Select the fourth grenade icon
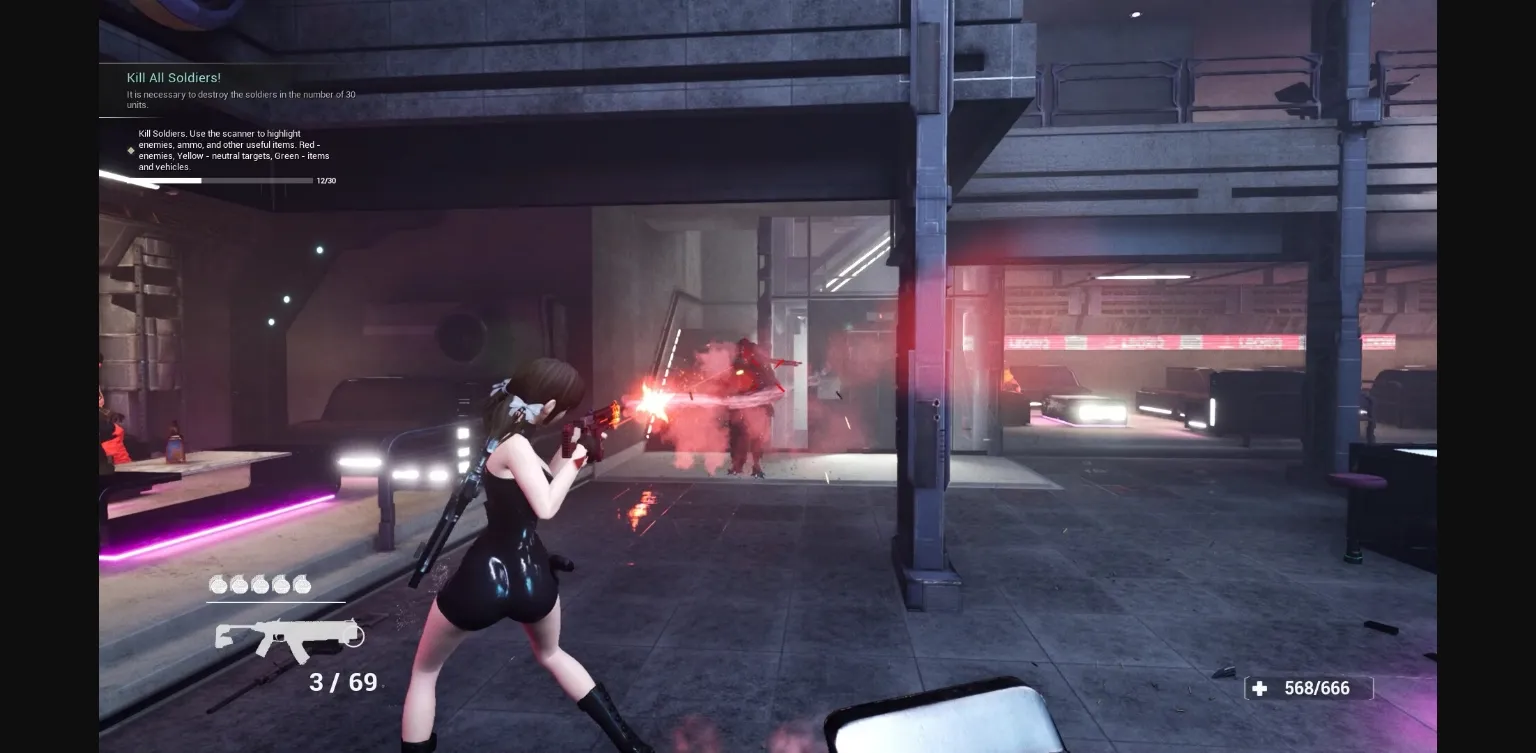 point(280,585)
